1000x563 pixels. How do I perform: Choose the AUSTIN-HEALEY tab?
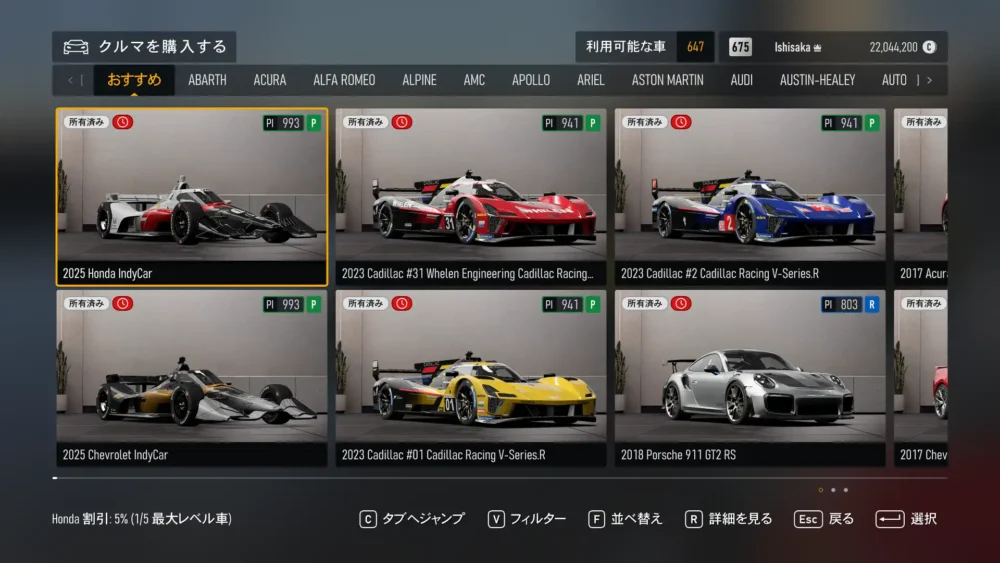coord(817,80)
